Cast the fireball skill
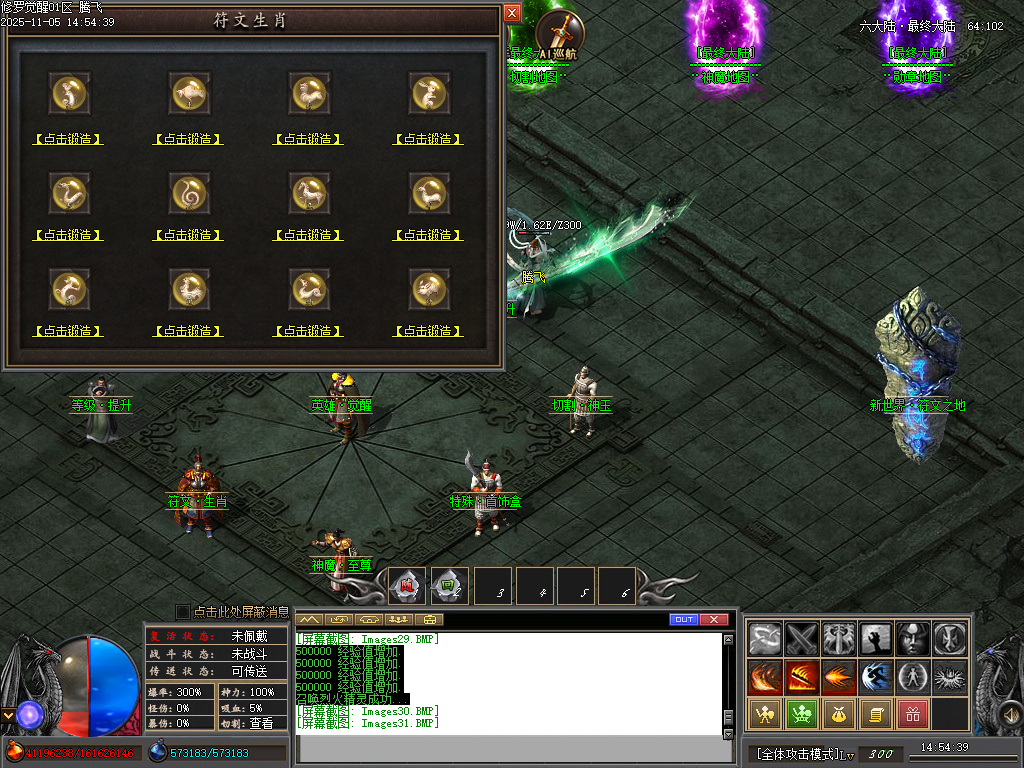The image size is (1024, 768). 839,677
